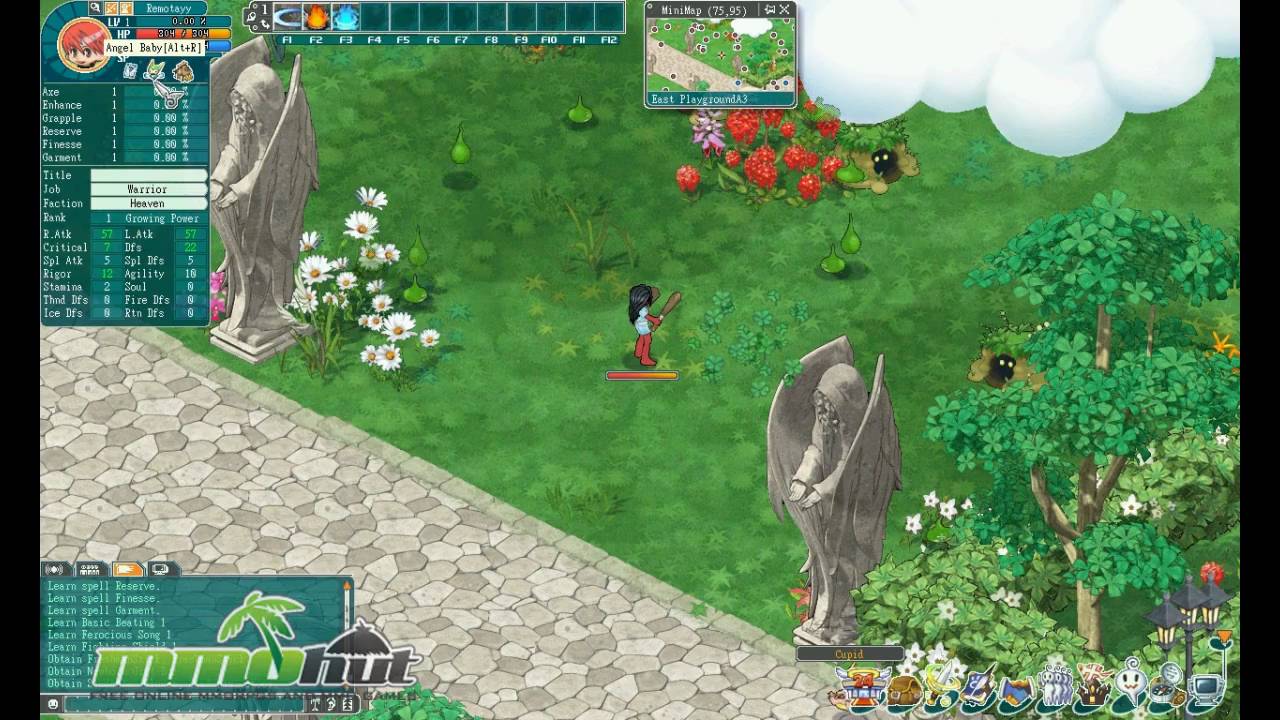Select the compass quest navigation icon

(x=1162, y=690)
